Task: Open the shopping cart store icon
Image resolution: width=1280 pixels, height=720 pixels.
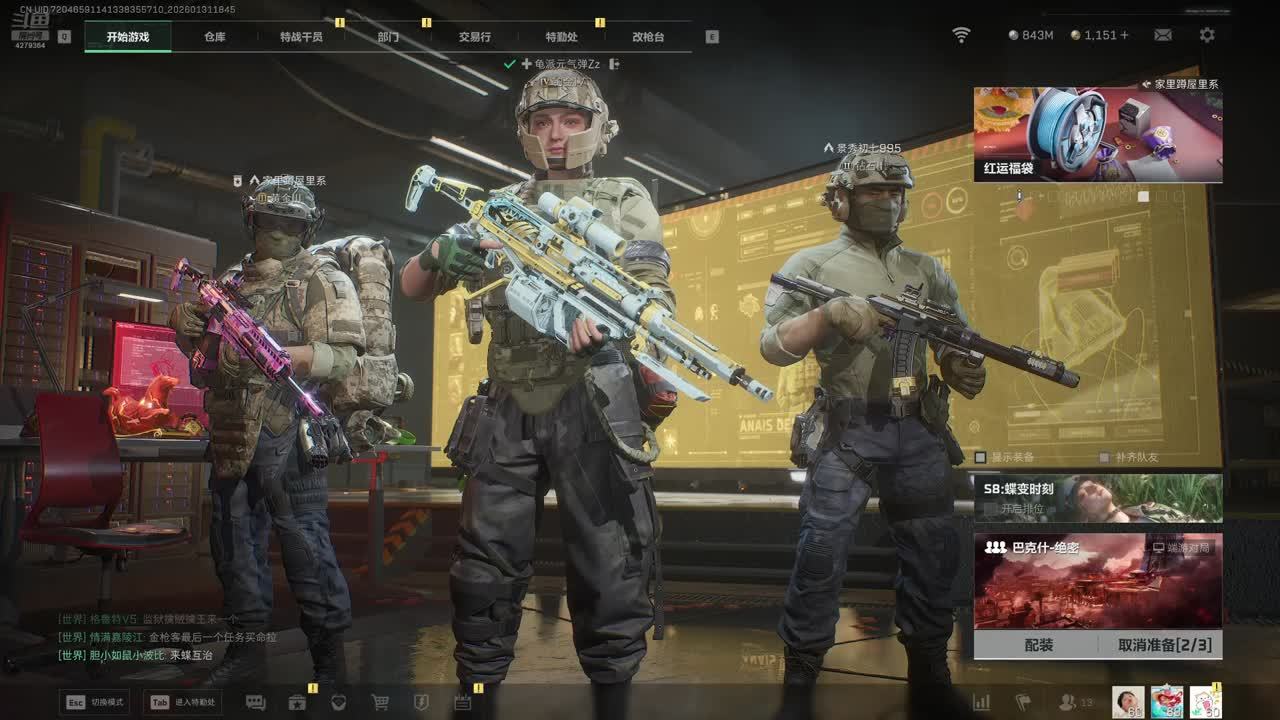Action: click(380, 702)
